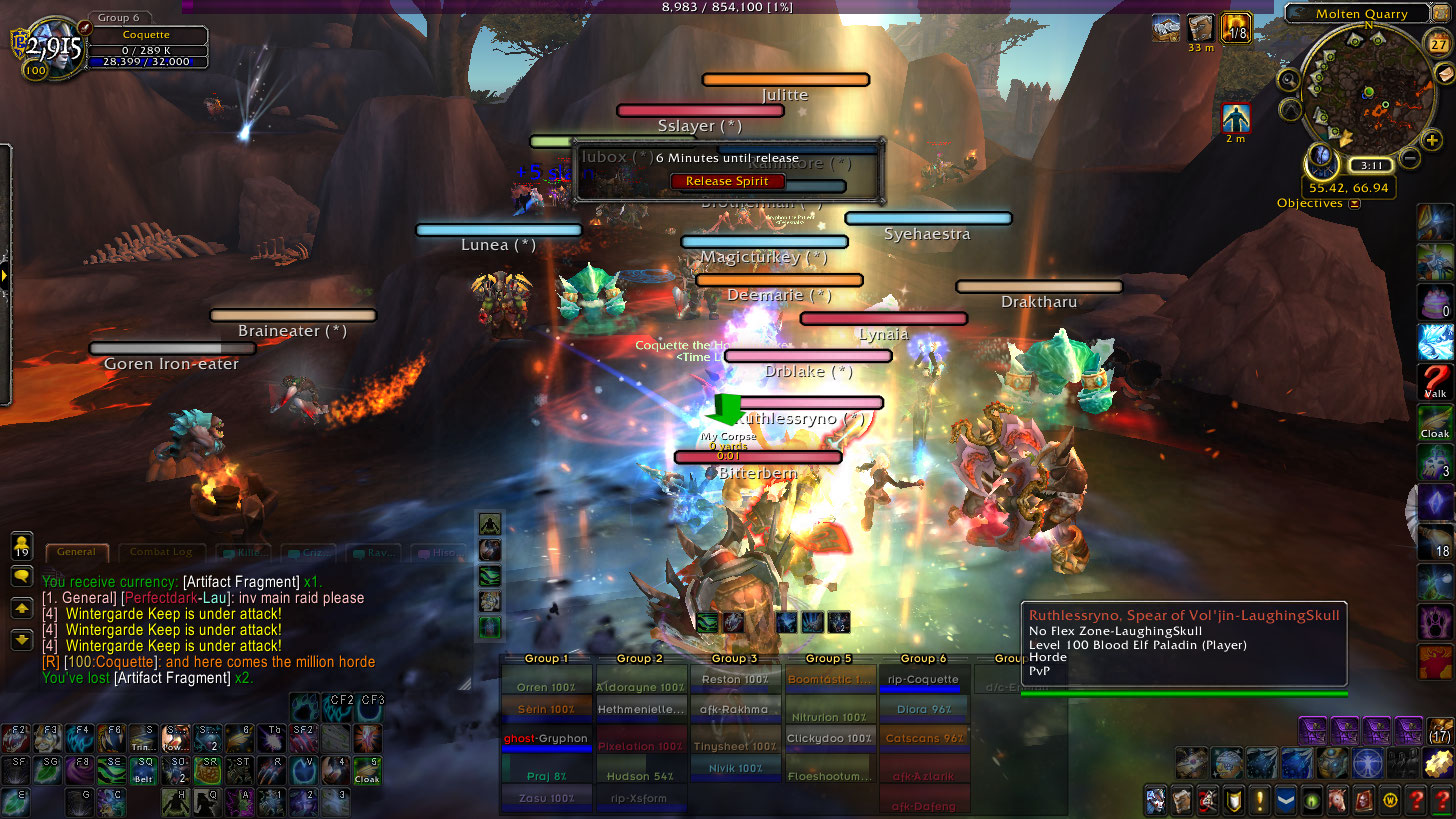Activate the Belt action button
This screenshot has width=1456, height=819.
pos(145,771)
